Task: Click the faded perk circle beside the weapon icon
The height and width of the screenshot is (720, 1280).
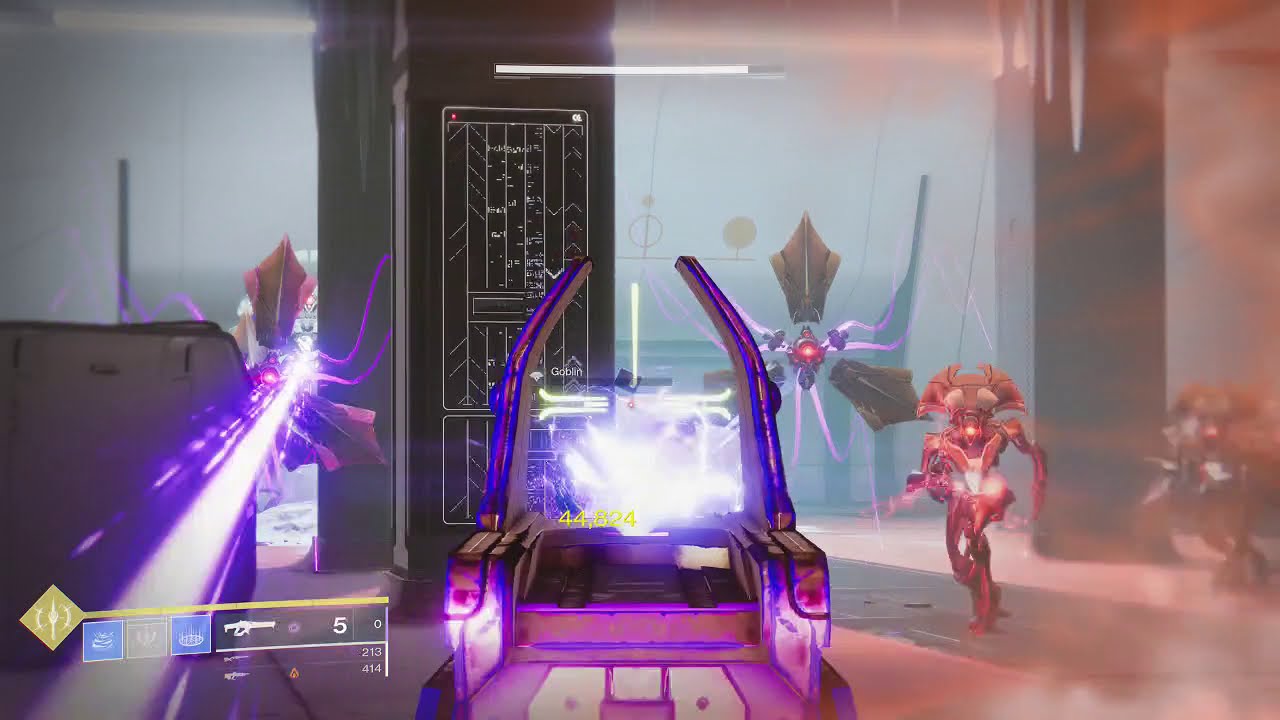Action: 293,627
